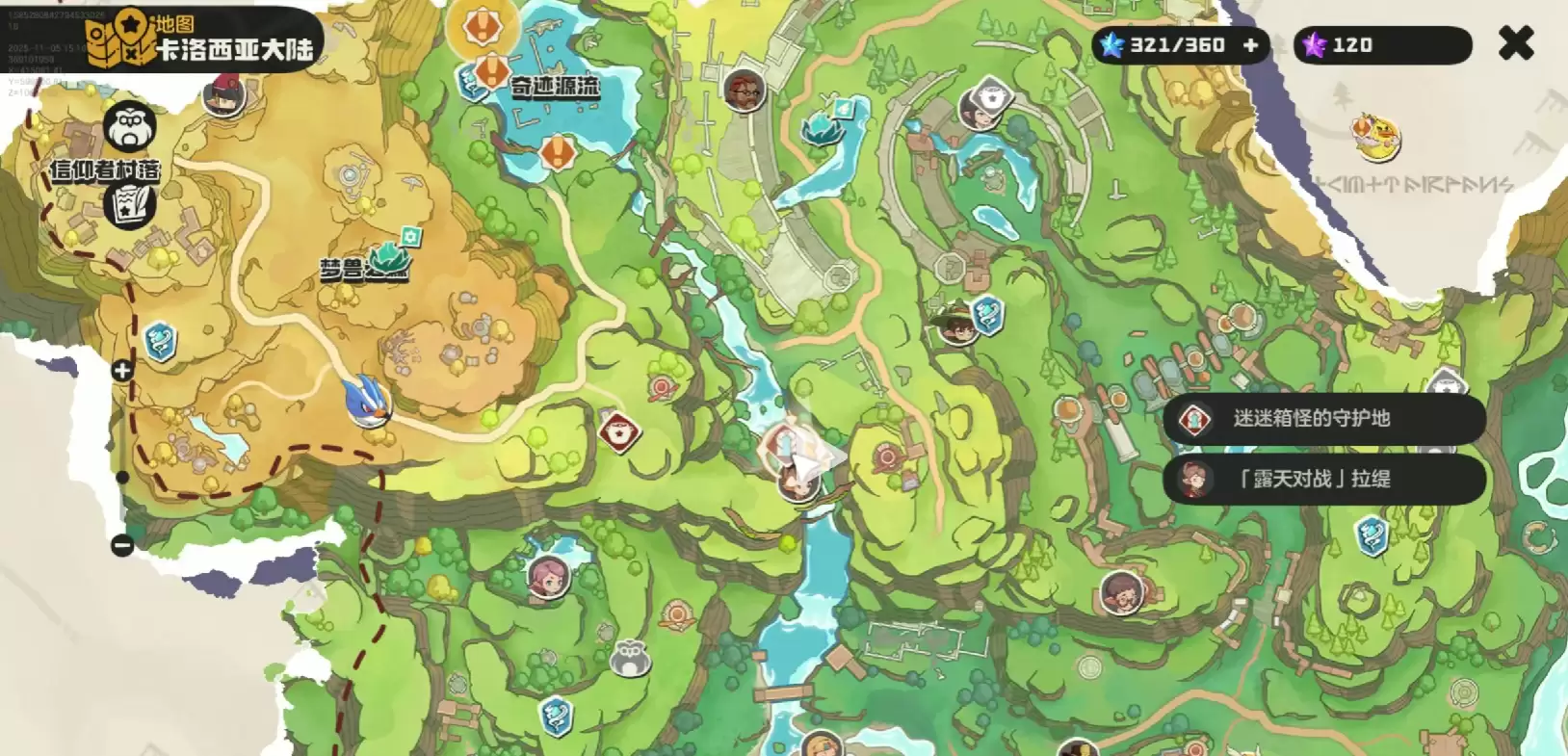This screenshot has width=1568, height=756.
Task: Click the grey owl map marker
Action: point(630,657)
